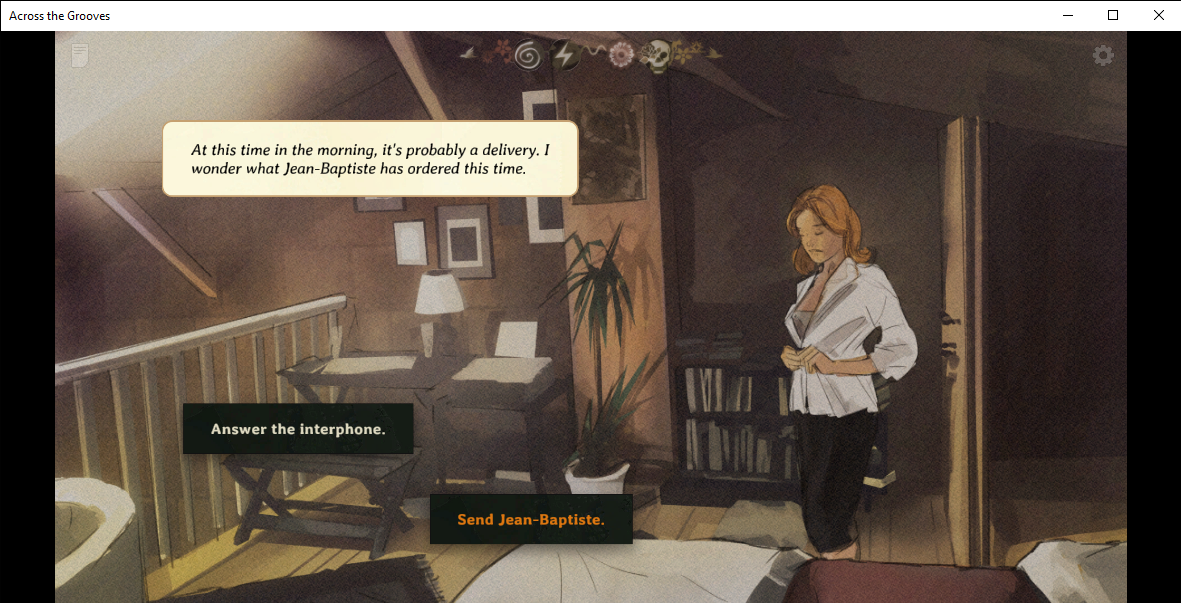
Task: Open the settings gear icon
Action: [1103, 56]
